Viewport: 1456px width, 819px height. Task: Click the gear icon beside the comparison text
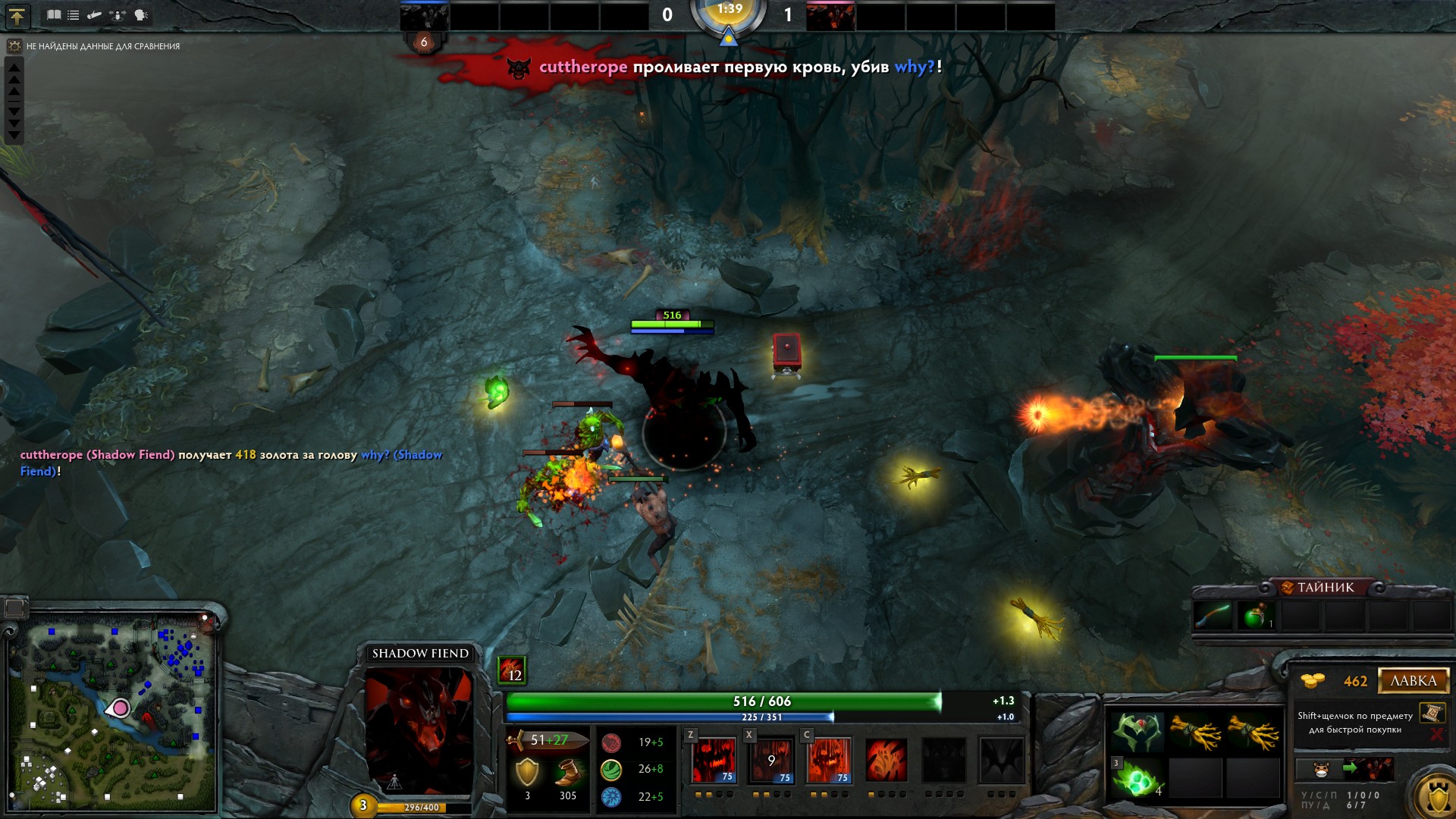14,46
